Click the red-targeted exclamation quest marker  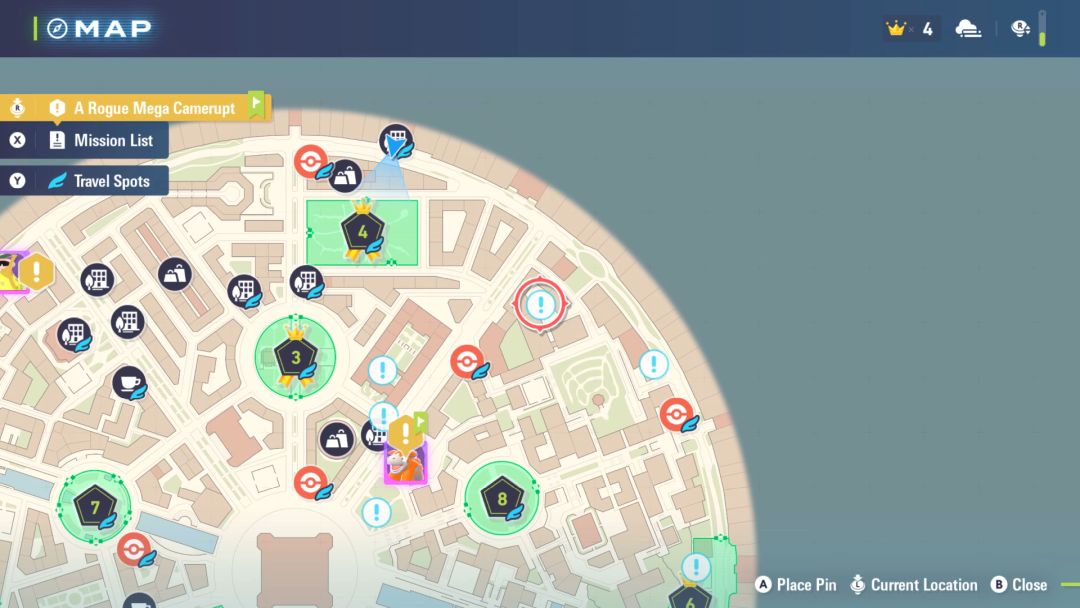coord(541,303)
